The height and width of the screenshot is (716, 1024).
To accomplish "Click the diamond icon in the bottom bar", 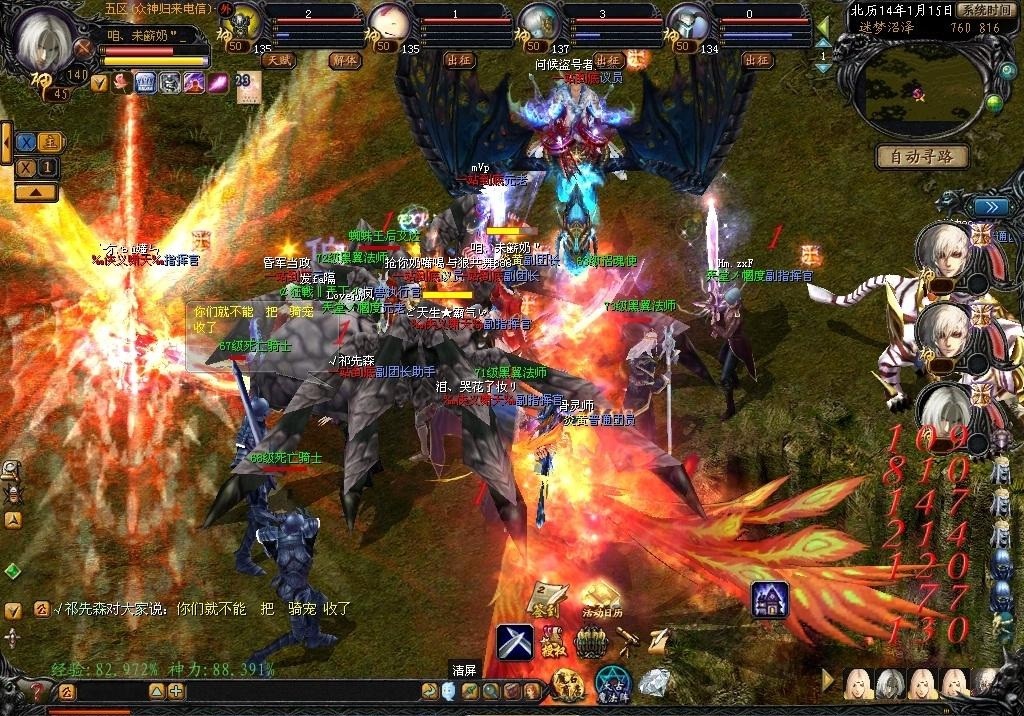I will click(x=654, y=683).
